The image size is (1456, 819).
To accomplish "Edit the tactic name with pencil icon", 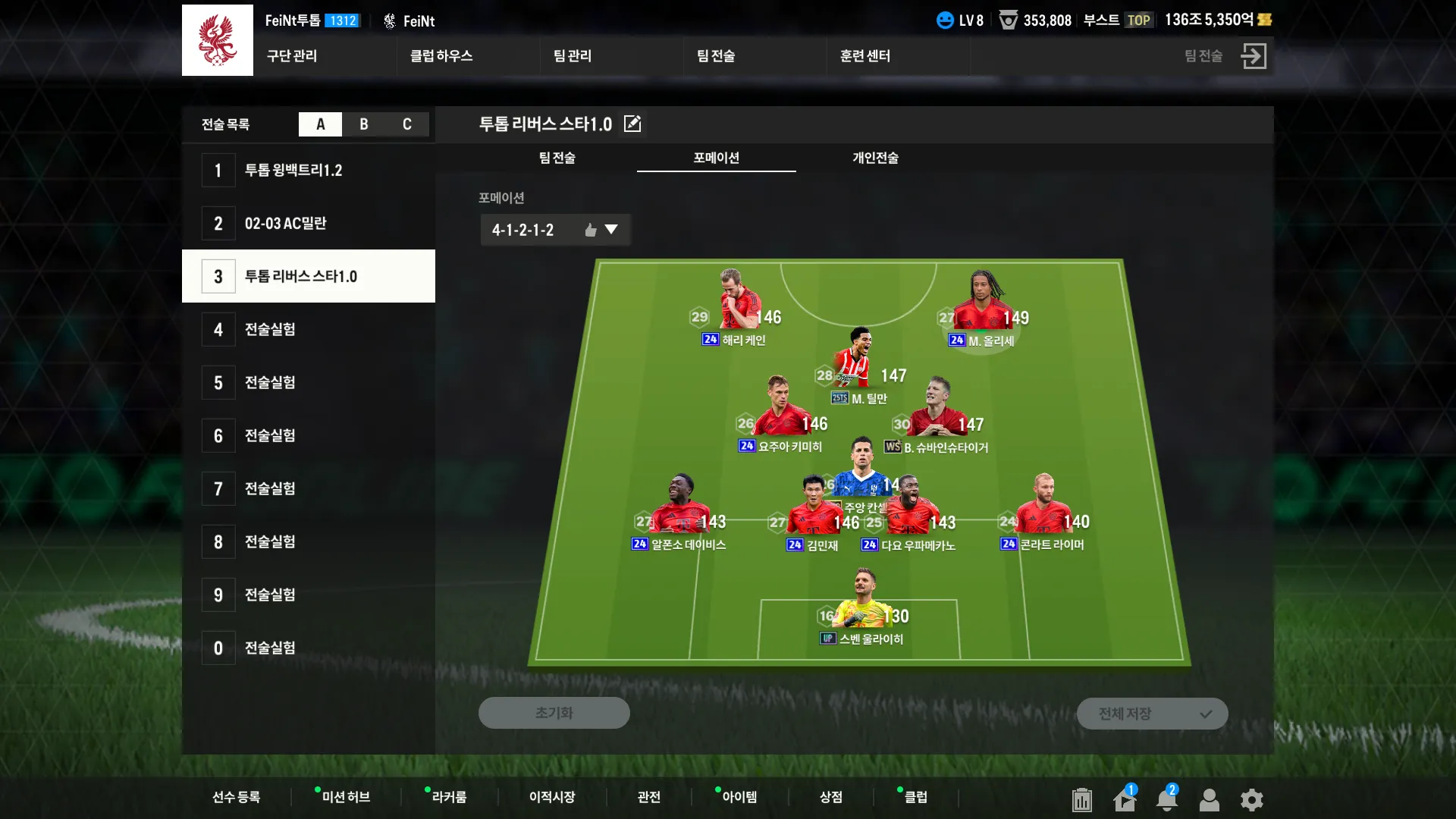I will (x=632, y=124).
